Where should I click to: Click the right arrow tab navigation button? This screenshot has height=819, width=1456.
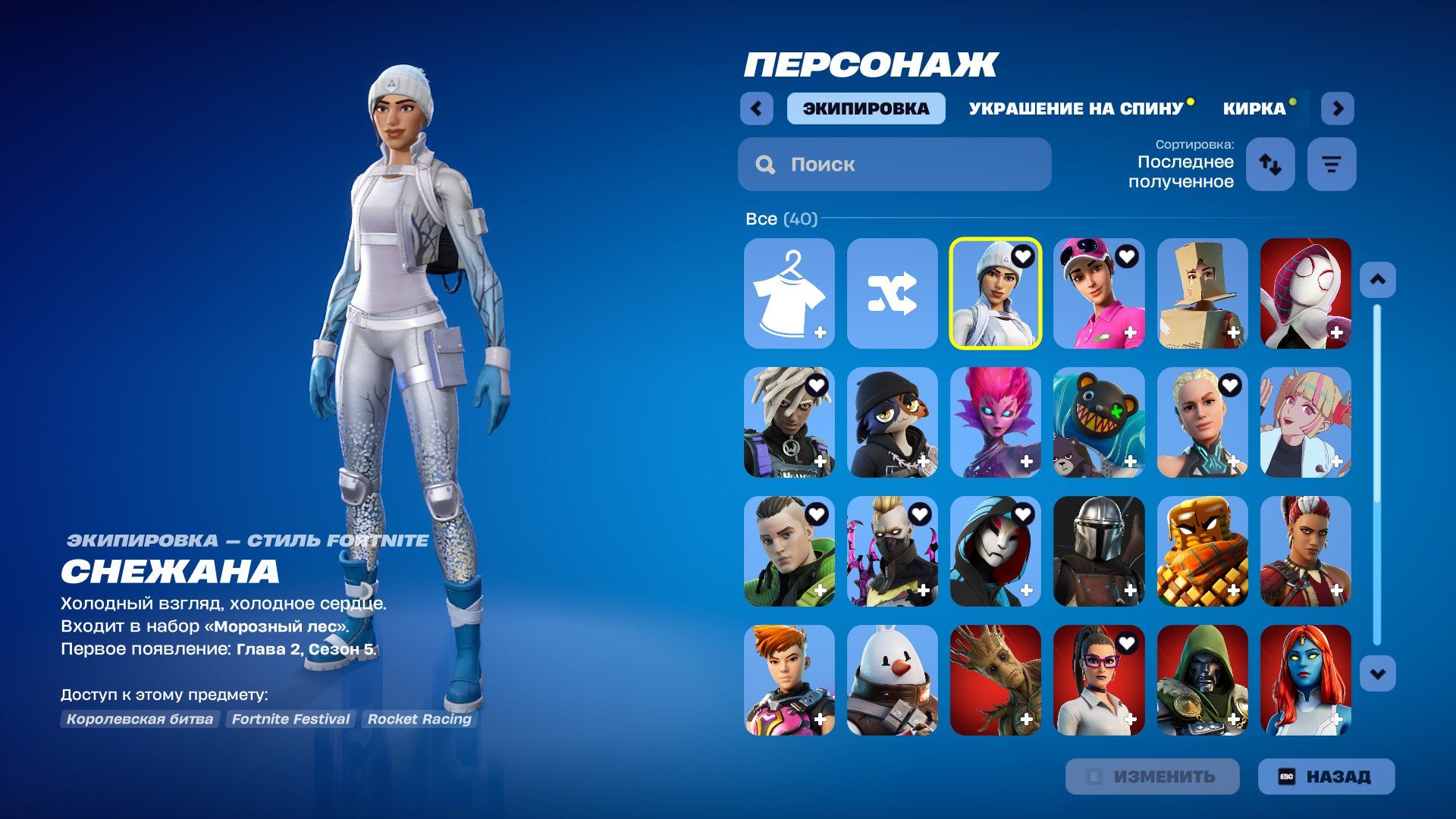pyautogui.click(x=1337, y=108)
